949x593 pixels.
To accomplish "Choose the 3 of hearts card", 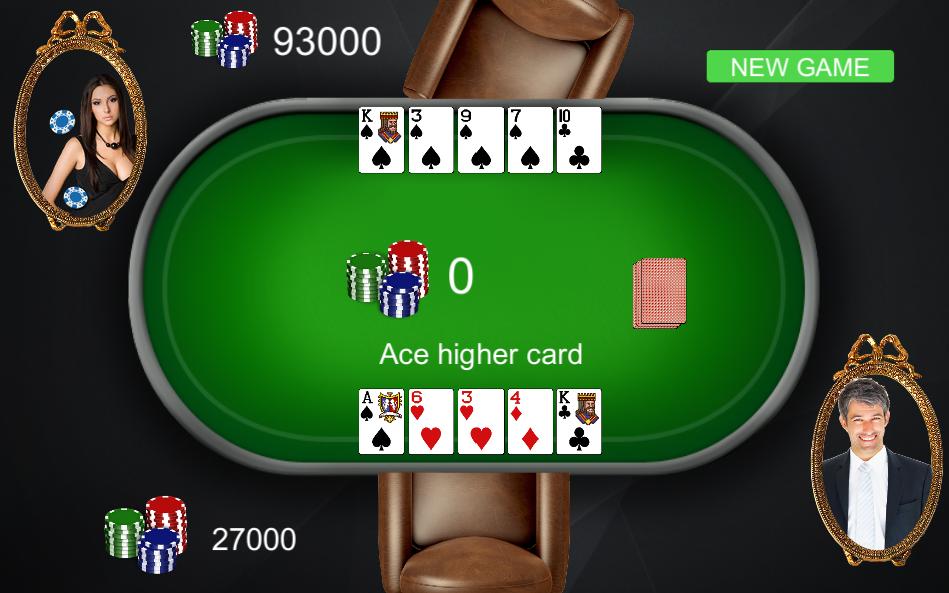I will 480,421.
